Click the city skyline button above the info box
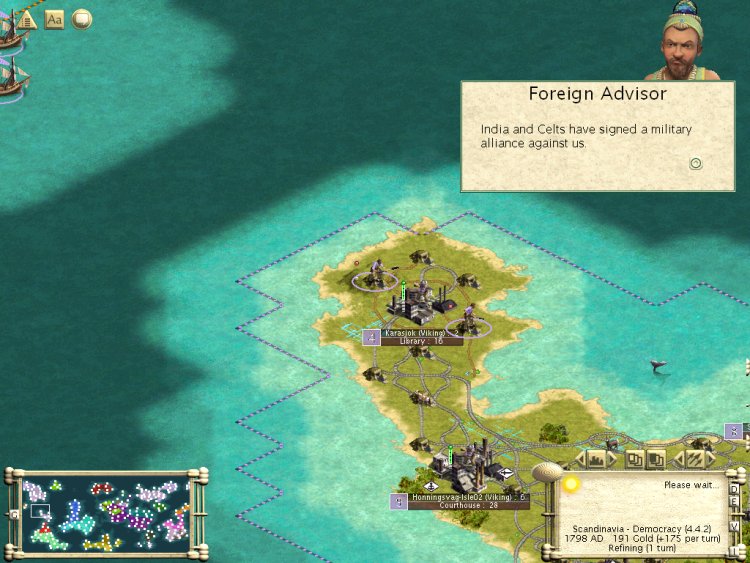Image resolution: width=750 pixels, height=563 pixels. 597,459
